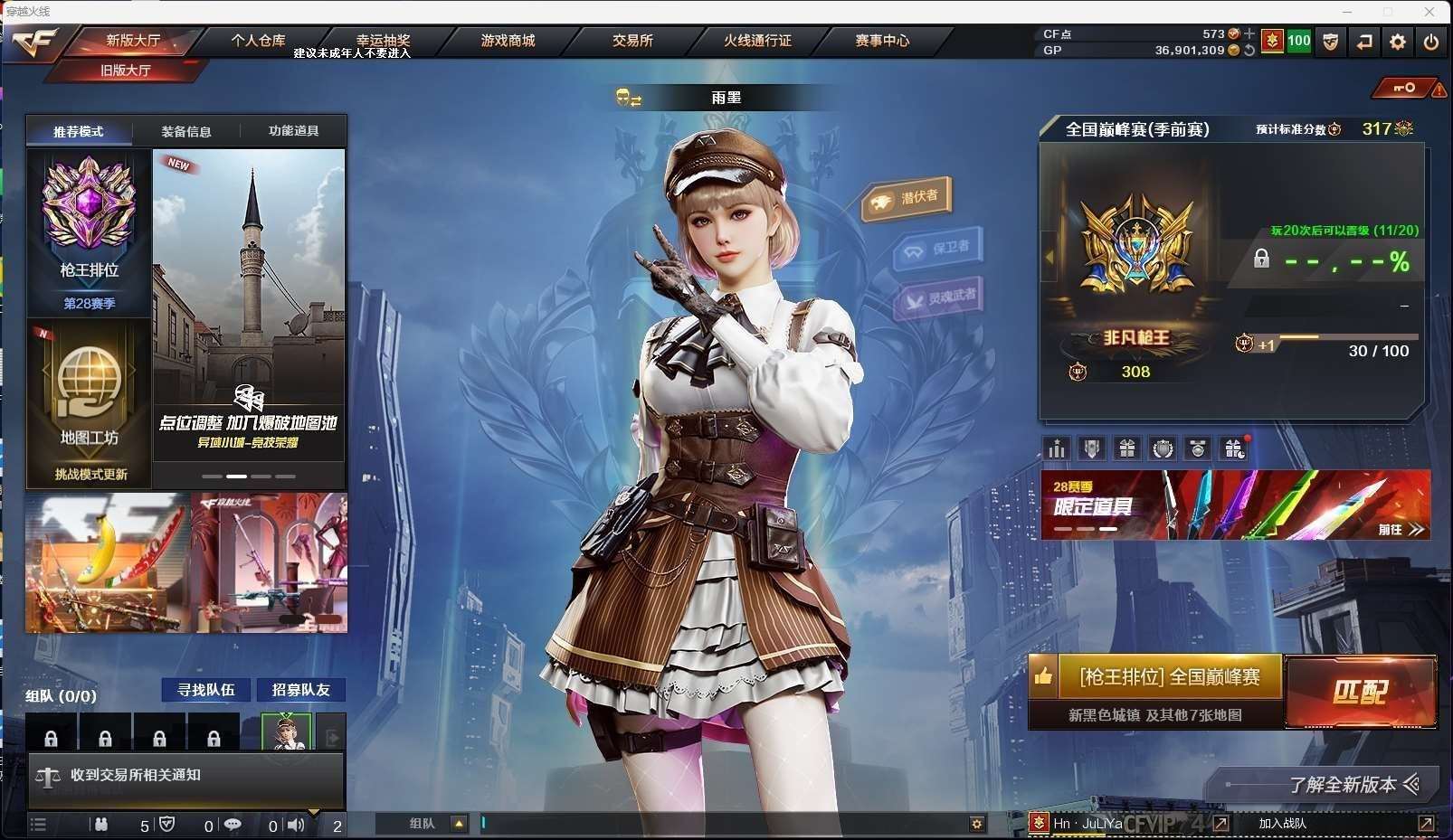Viewport: 1453px width, 840px height.
Task: Open the 地图工坊 mode tile
Action: [89, 403]
